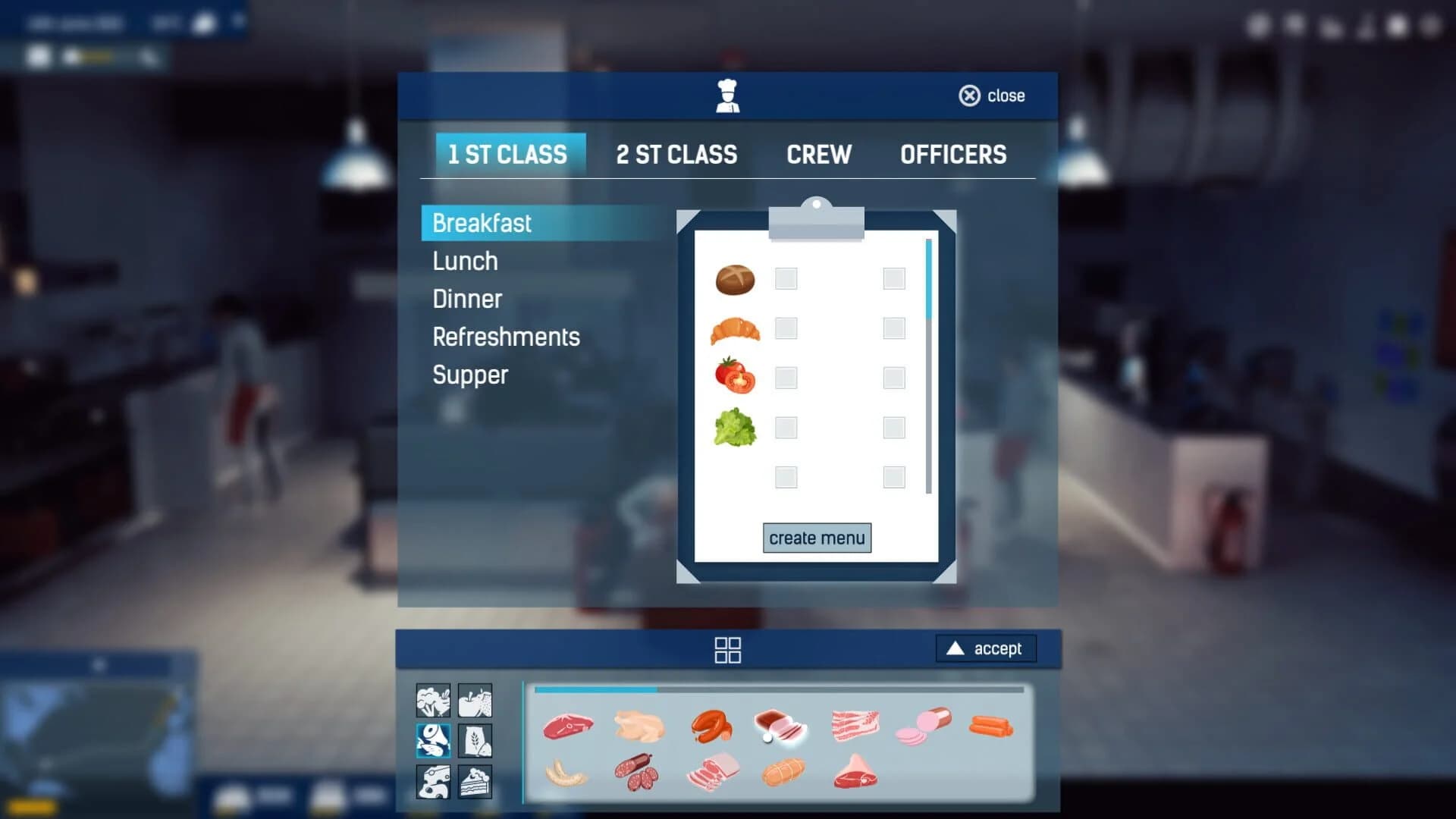Click the create menu button
The height and width of the screenshot is (819, 1456).
point(816,538)
